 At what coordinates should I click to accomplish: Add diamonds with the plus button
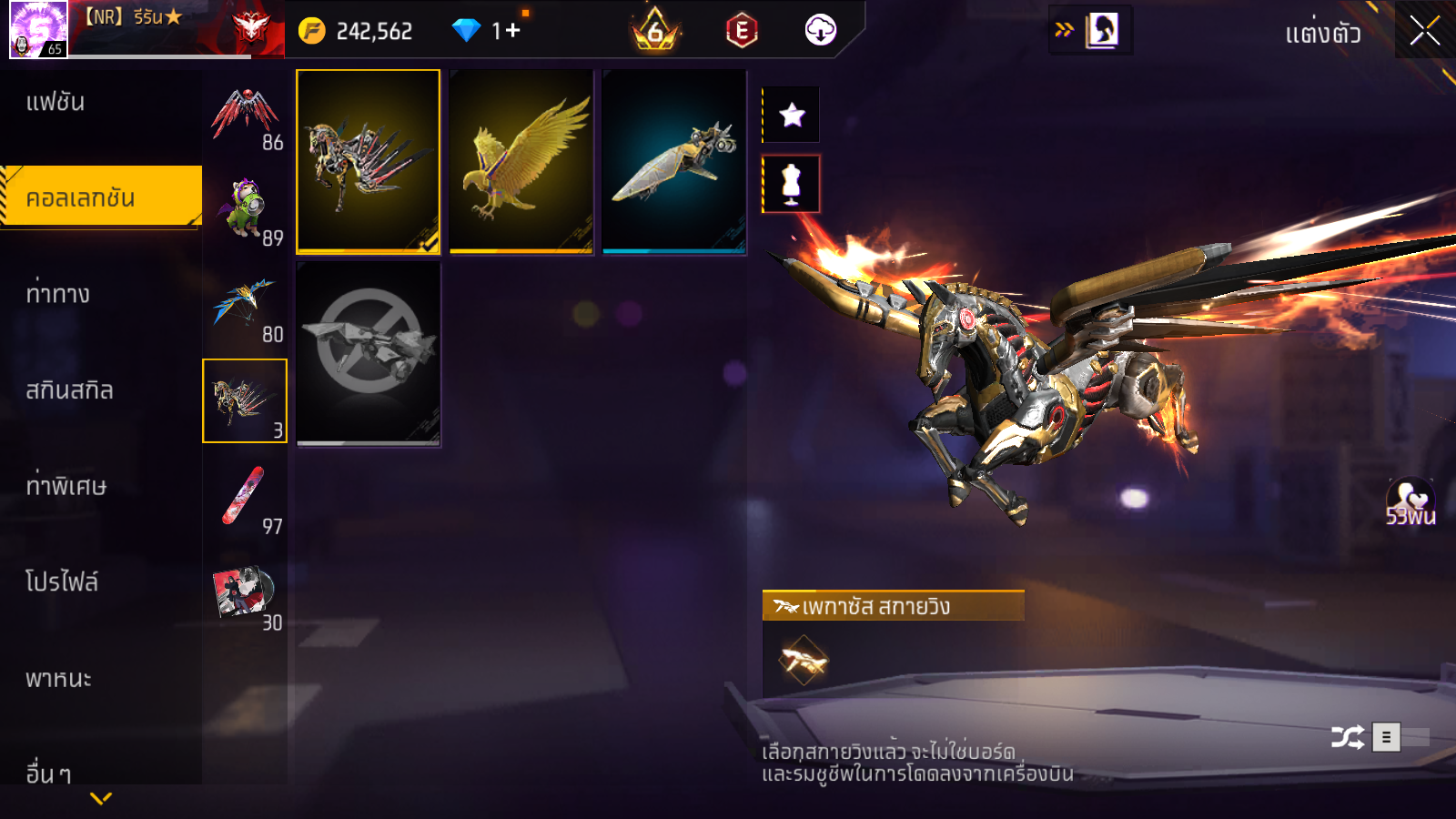pos(512,31)
